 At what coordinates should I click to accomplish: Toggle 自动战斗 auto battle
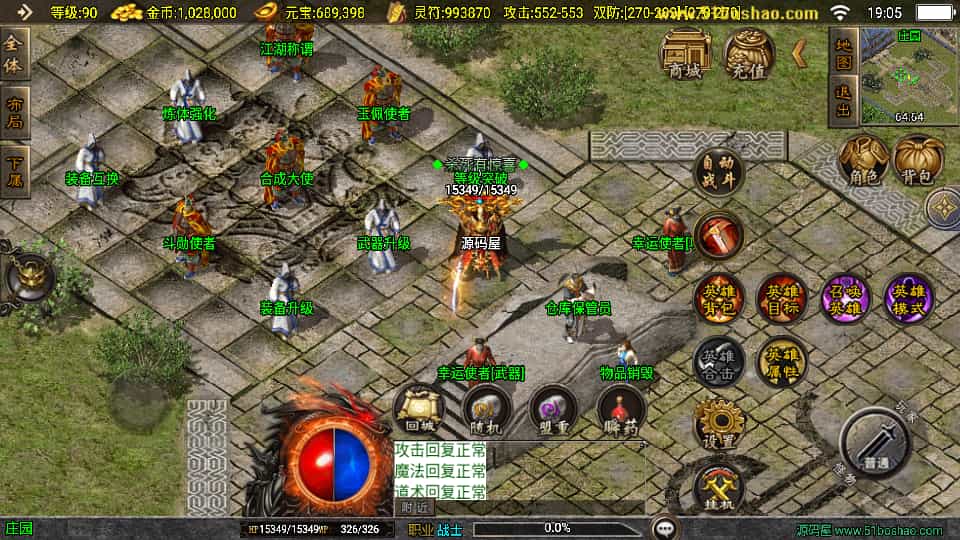tap(719, 173)
